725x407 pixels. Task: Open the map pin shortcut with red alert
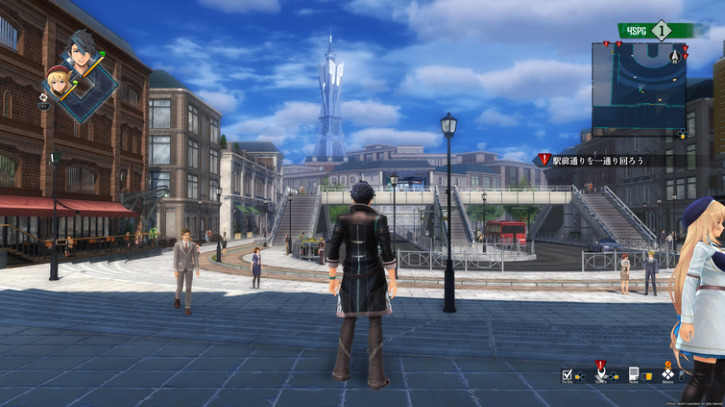pyautogui.click(x=600, y=374)
